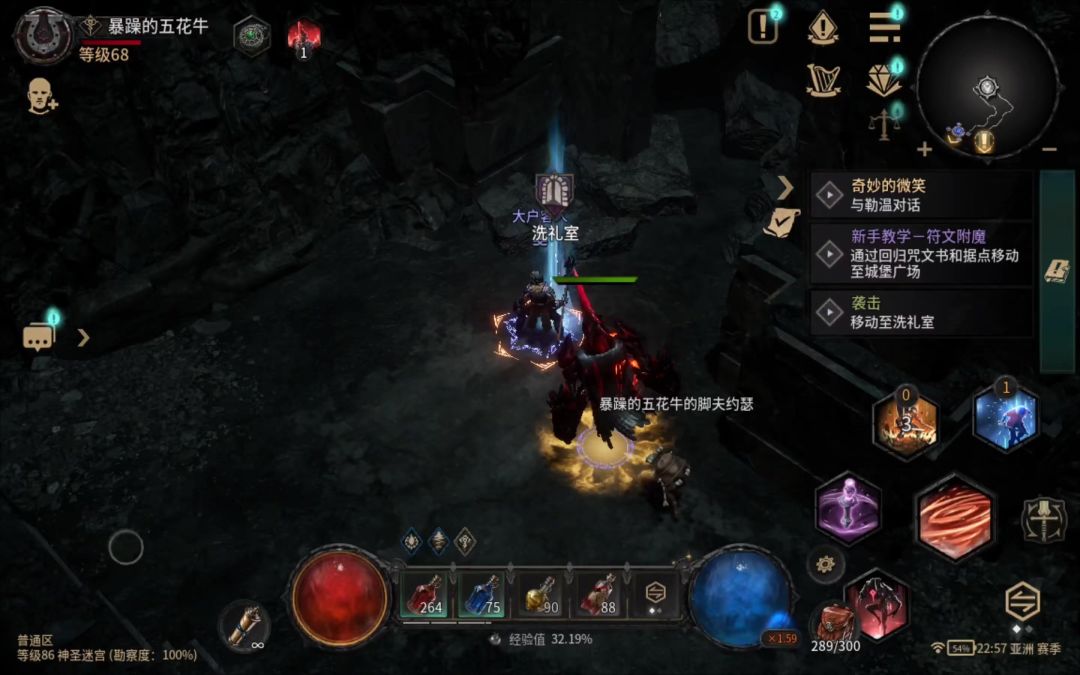Tap the add party member icon

(x=41, y=96)
